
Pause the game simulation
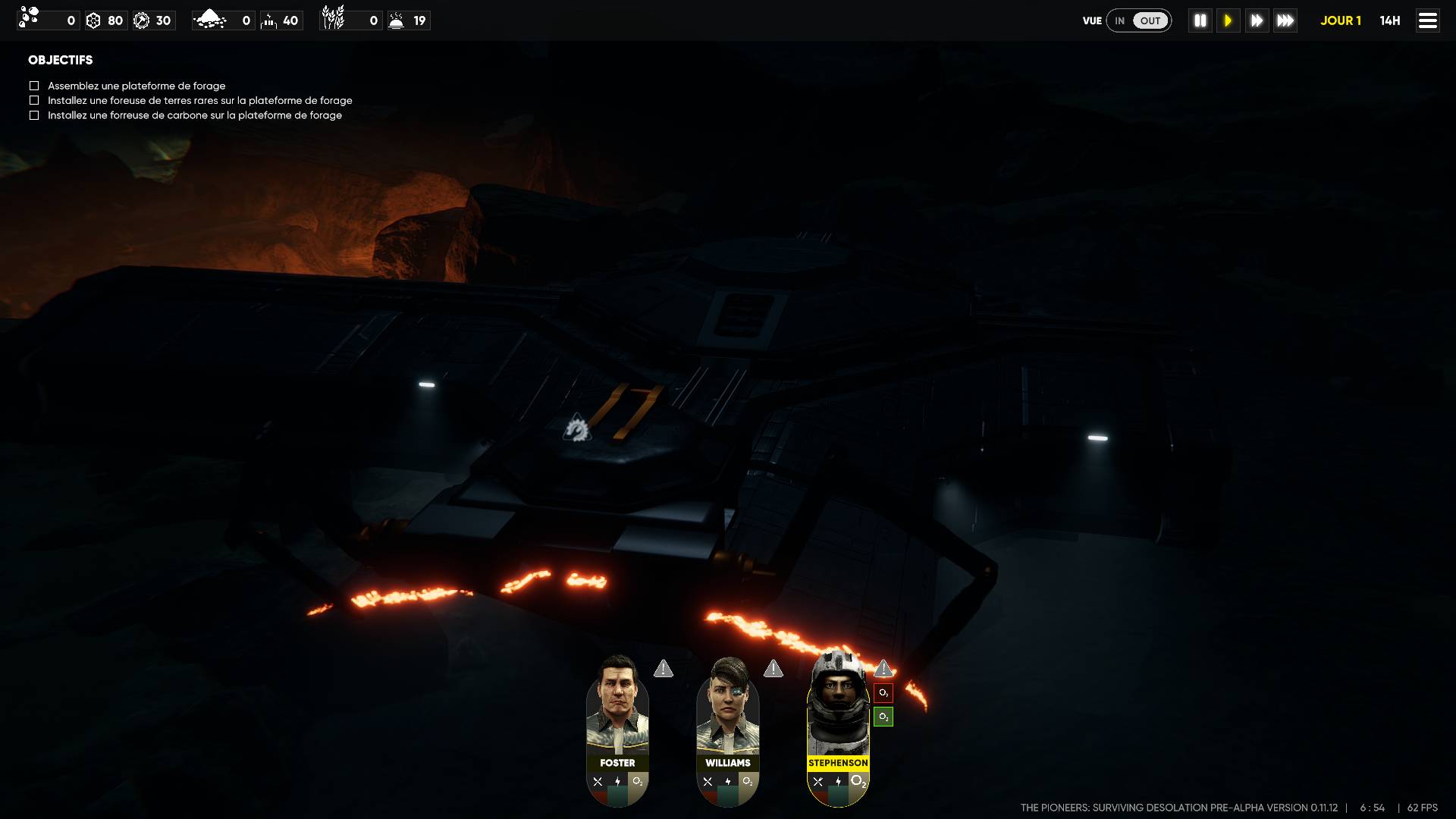pyautogui.click(x=1200, y=20)
